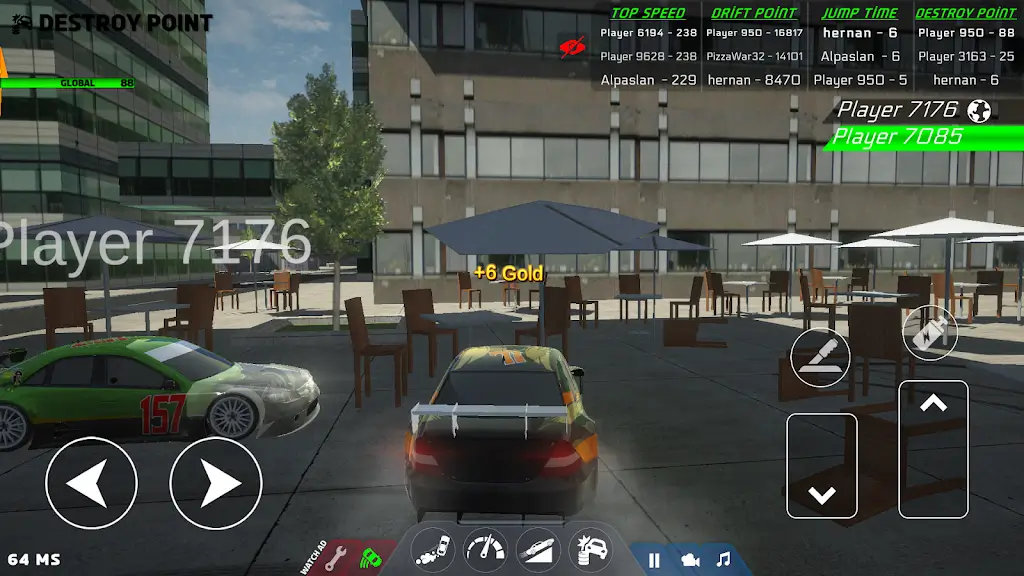Image resolution: width=1024 pixels, height=576 pixels.
Task: Pause the game
Action: tap(654, 560)
